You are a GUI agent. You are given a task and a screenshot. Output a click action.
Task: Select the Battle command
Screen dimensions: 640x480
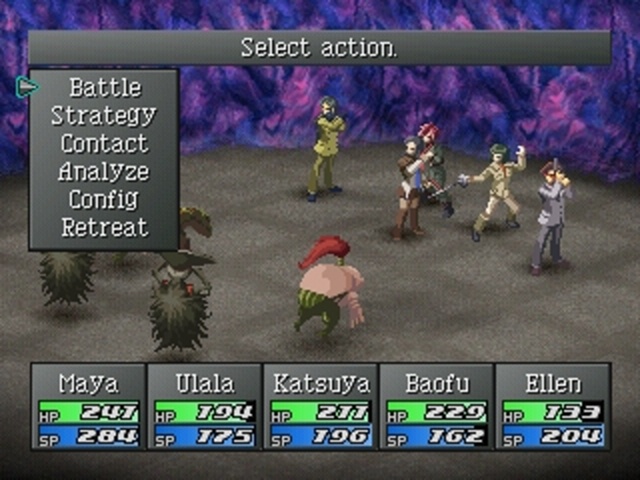(104, 88)
